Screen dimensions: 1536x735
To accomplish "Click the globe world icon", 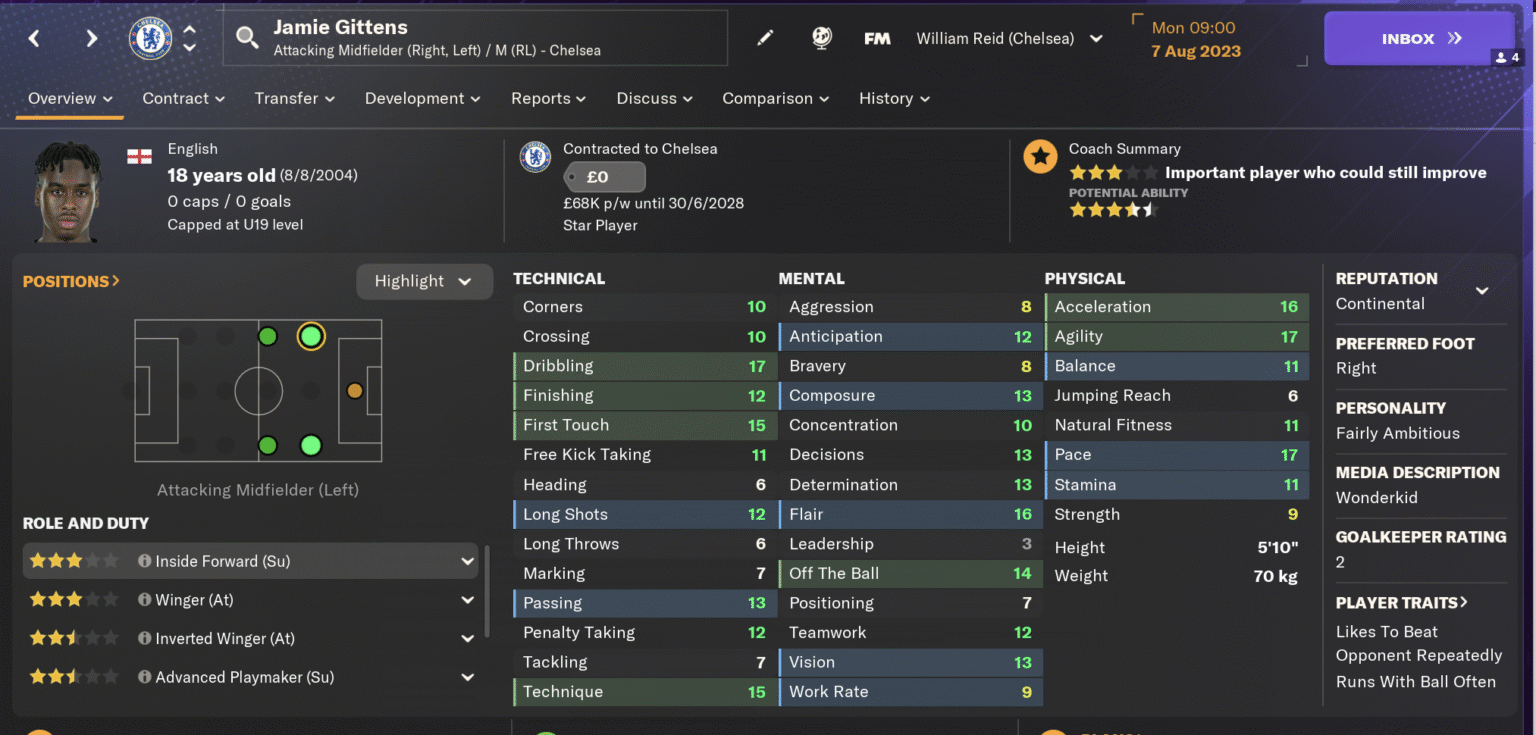I will (821, 37).
